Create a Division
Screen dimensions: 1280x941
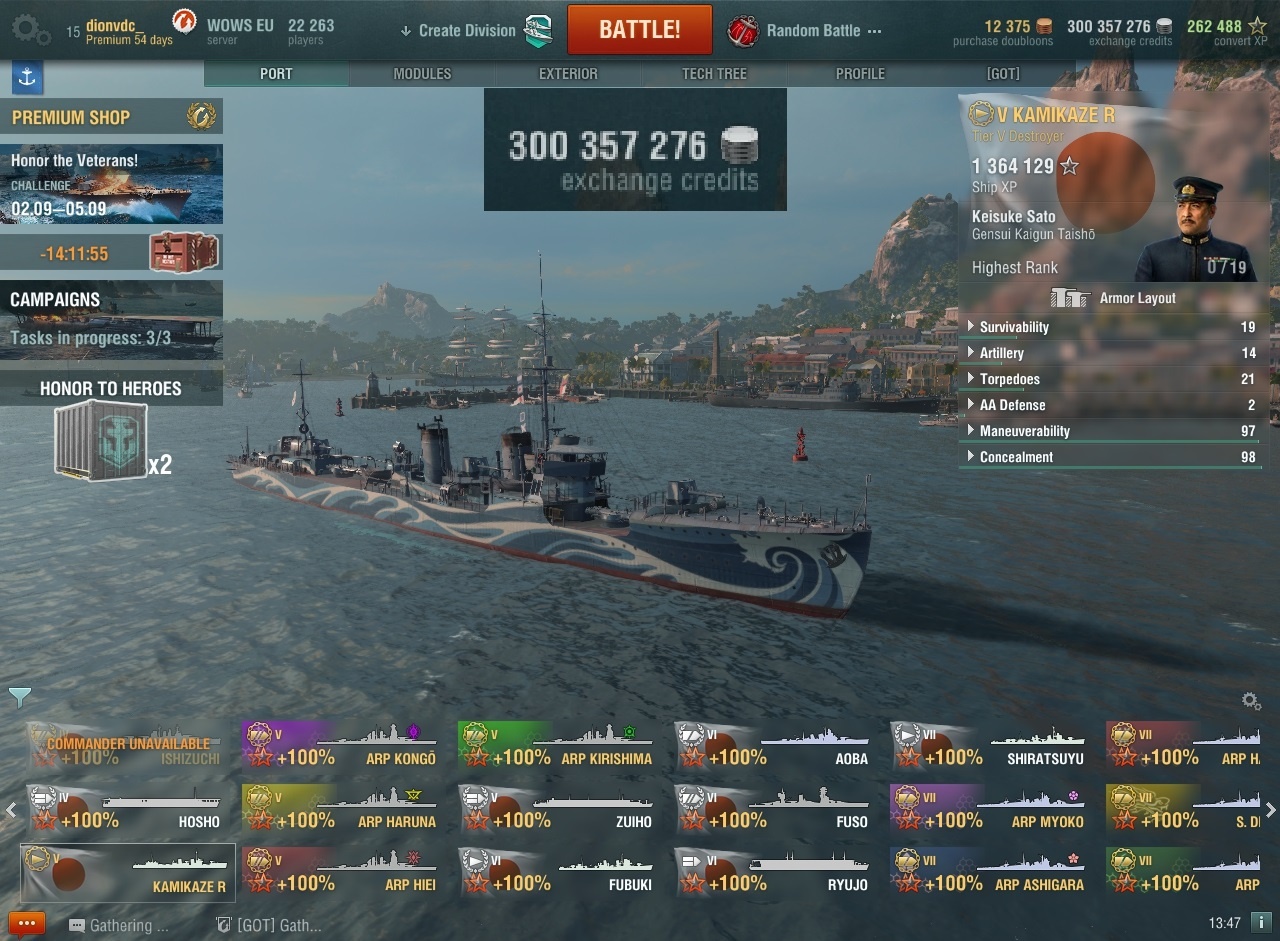(x=466, y=31)
